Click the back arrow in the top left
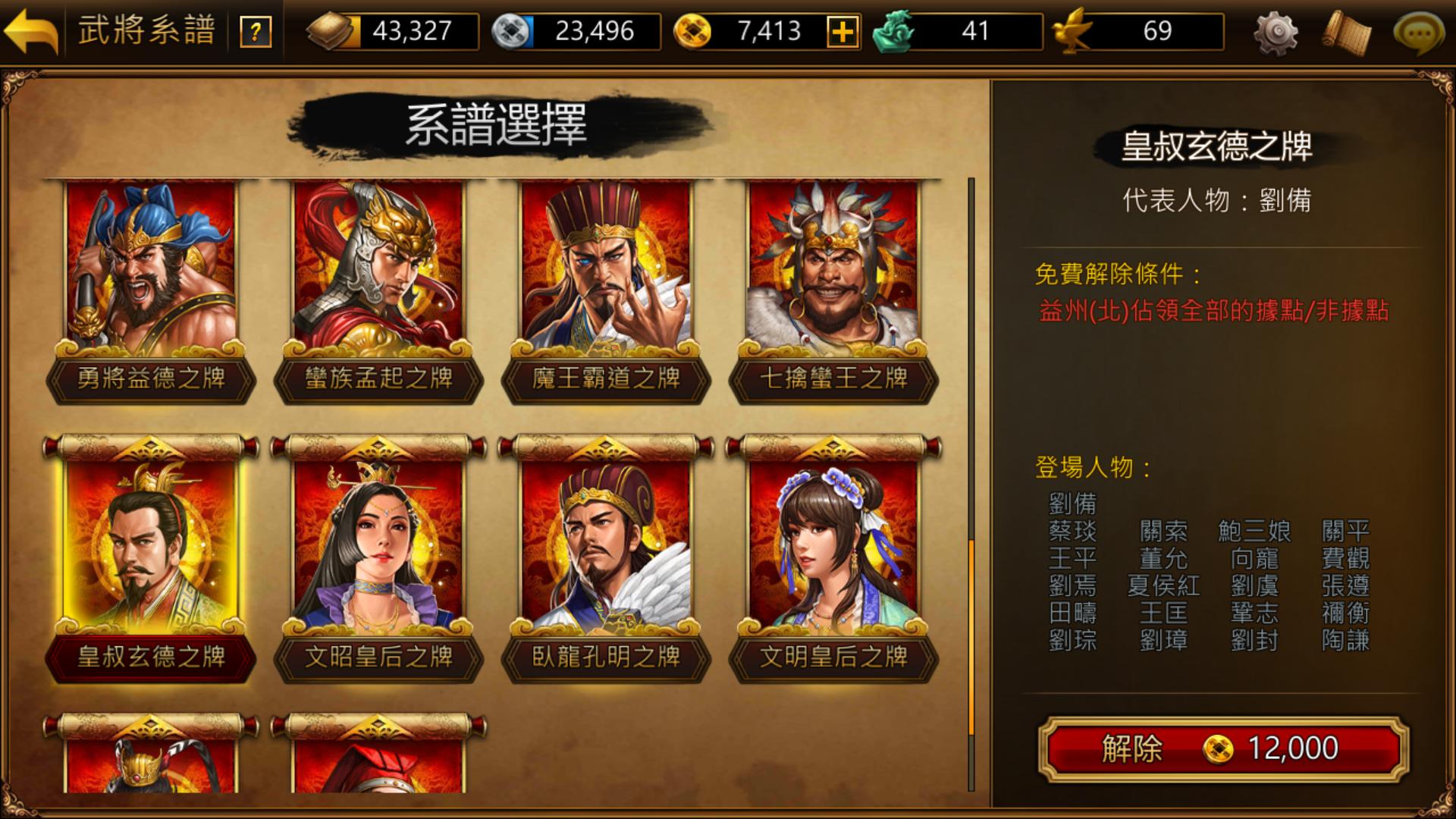Viewport: 1456px width, 819px height. pyautogui.click(x=30, y=32)
